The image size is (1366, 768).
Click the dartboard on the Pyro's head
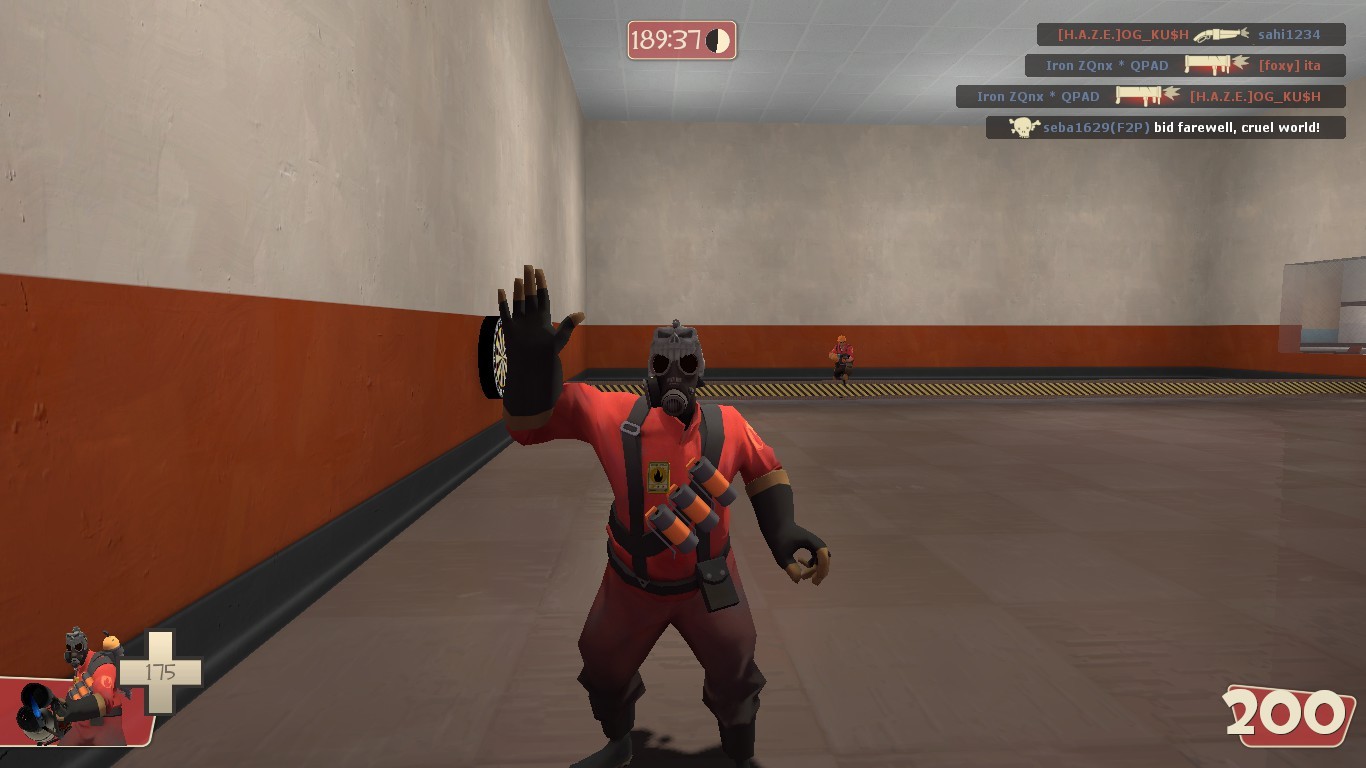point(496,355)
